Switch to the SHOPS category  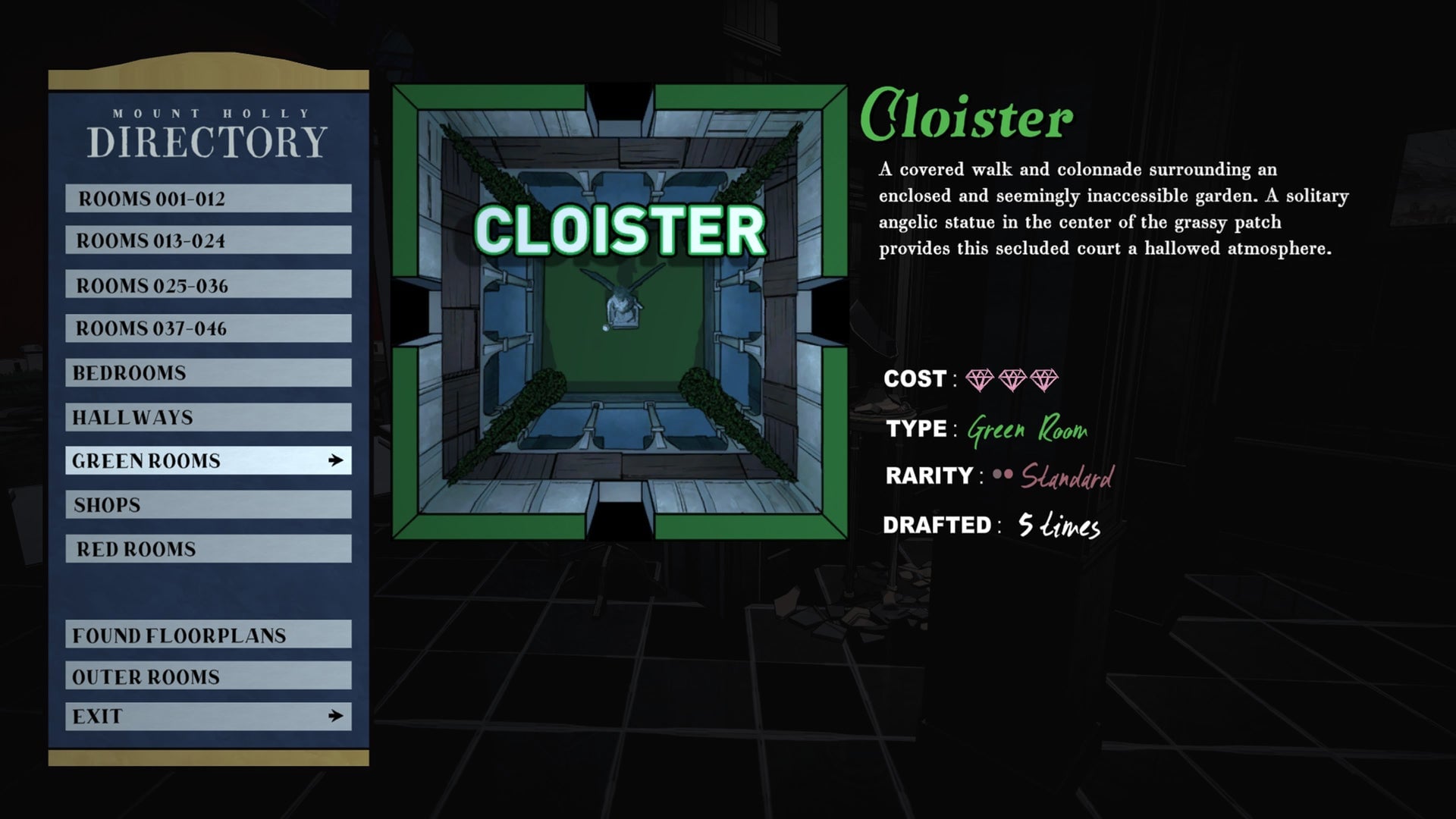click(209, 504)
